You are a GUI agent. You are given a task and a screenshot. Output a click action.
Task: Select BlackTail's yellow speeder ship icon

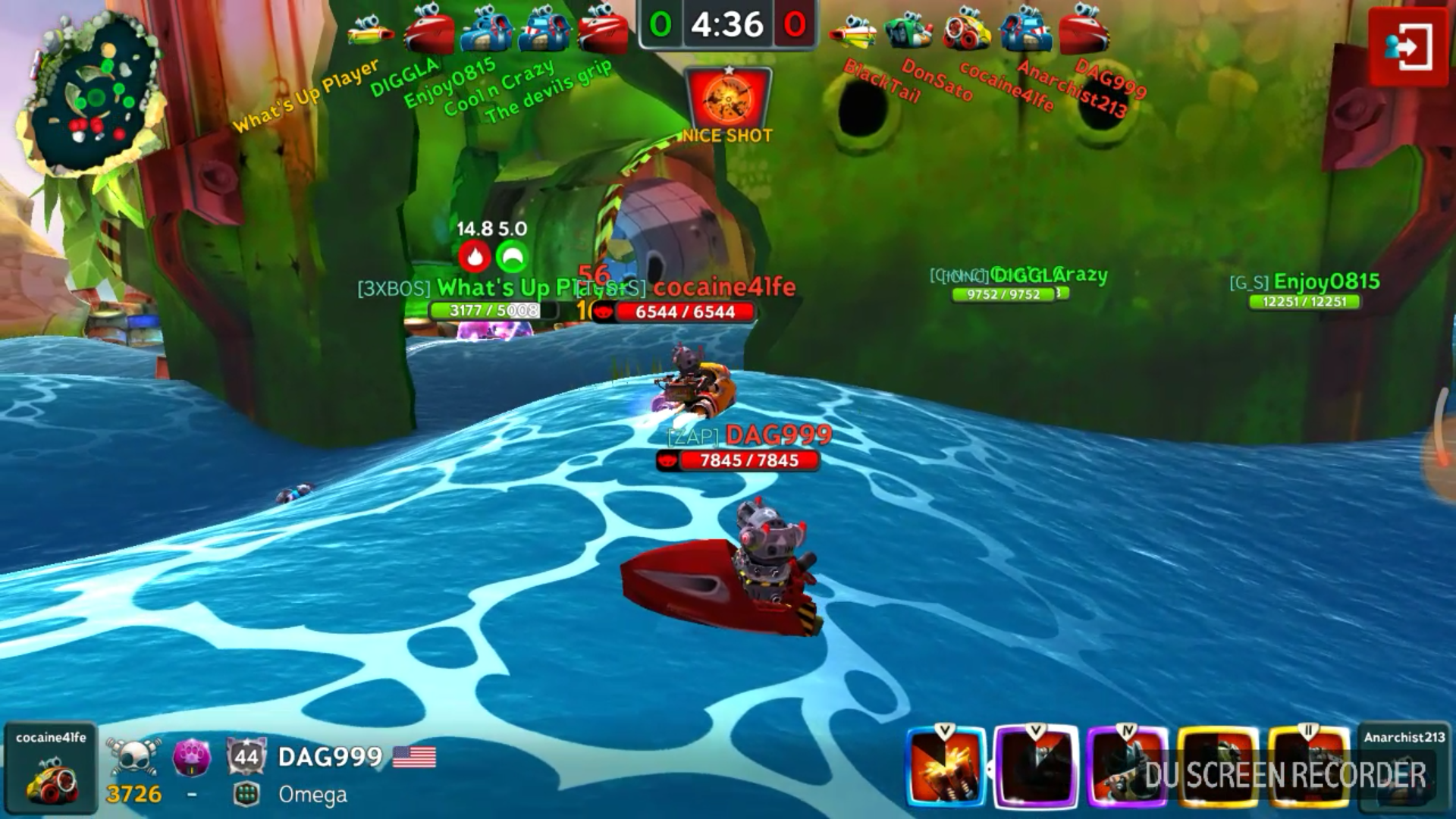[852, 30]
